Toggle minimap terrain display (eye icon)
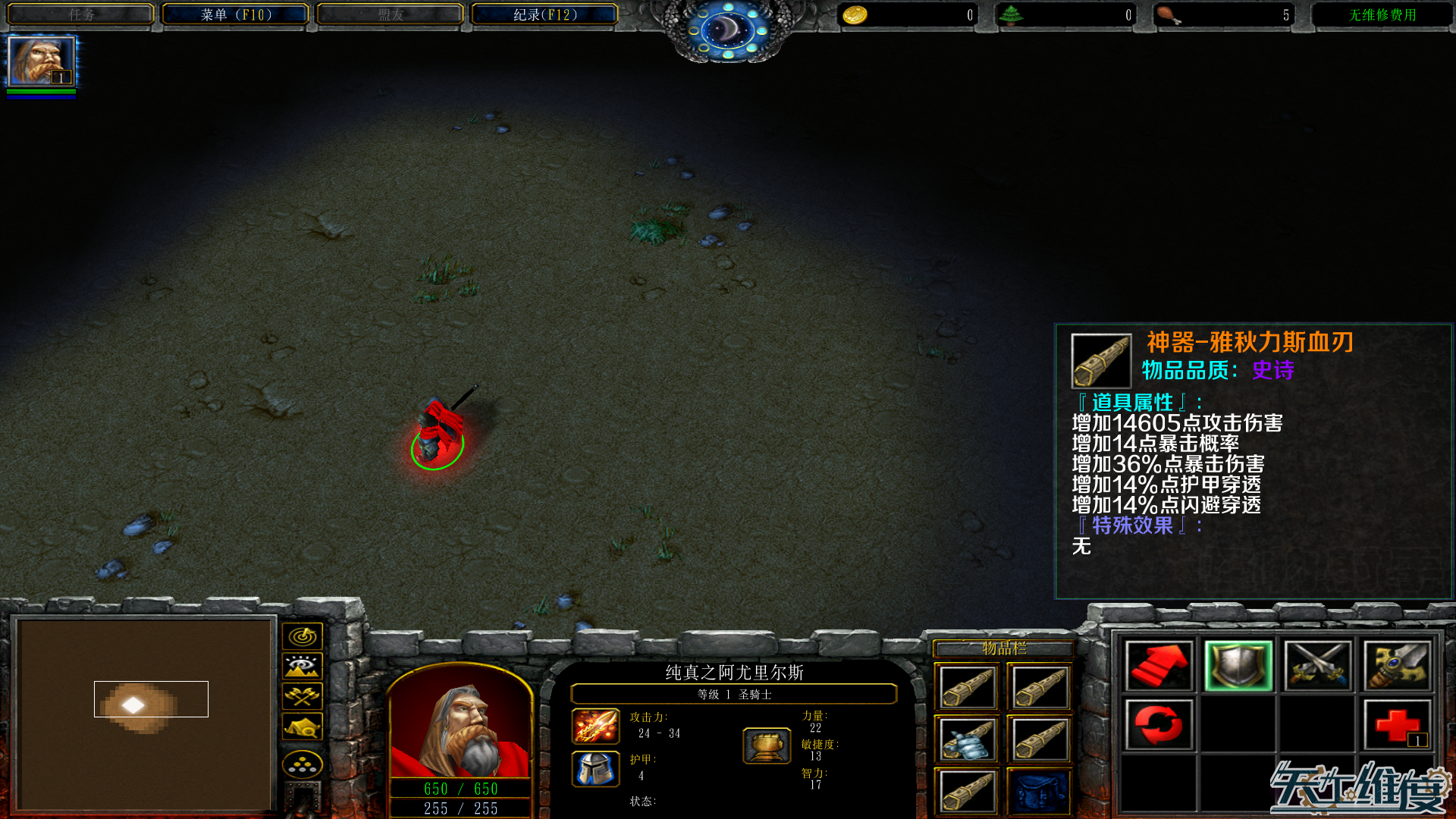 (303, 667)
